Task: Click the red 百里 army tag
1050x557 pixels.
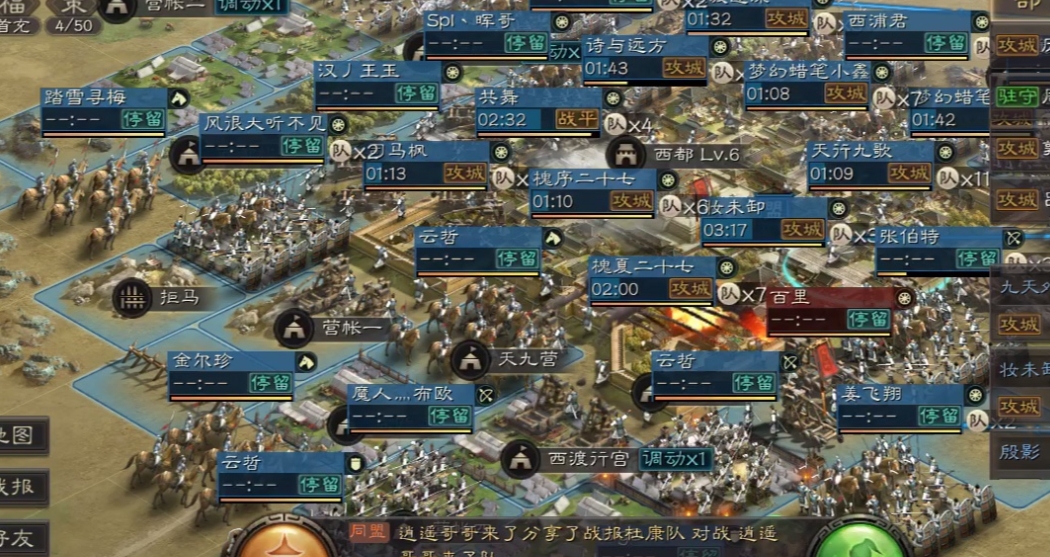Action: (830, 309)
